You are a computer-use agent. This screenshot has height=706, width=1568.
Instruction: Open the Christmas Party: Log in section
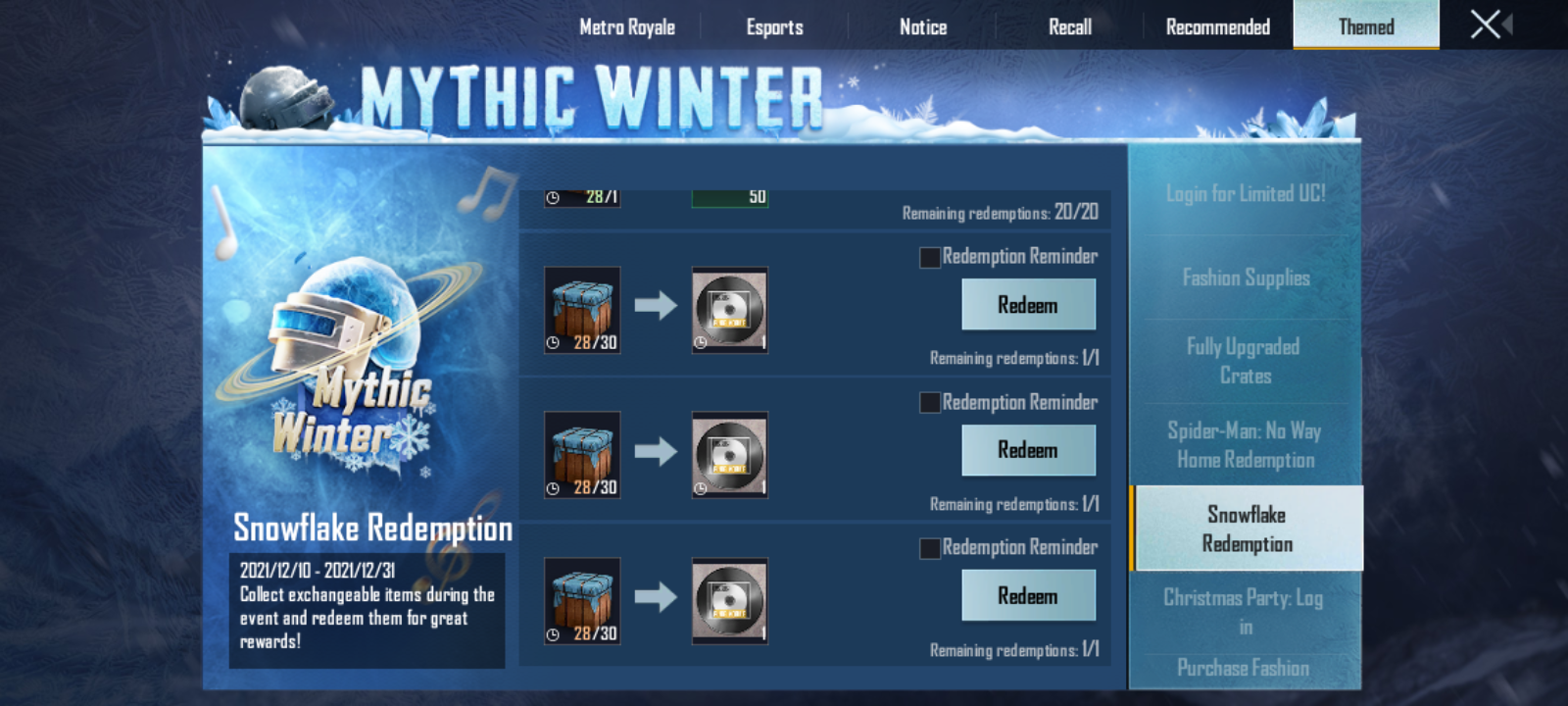[x=1245, y=610]
